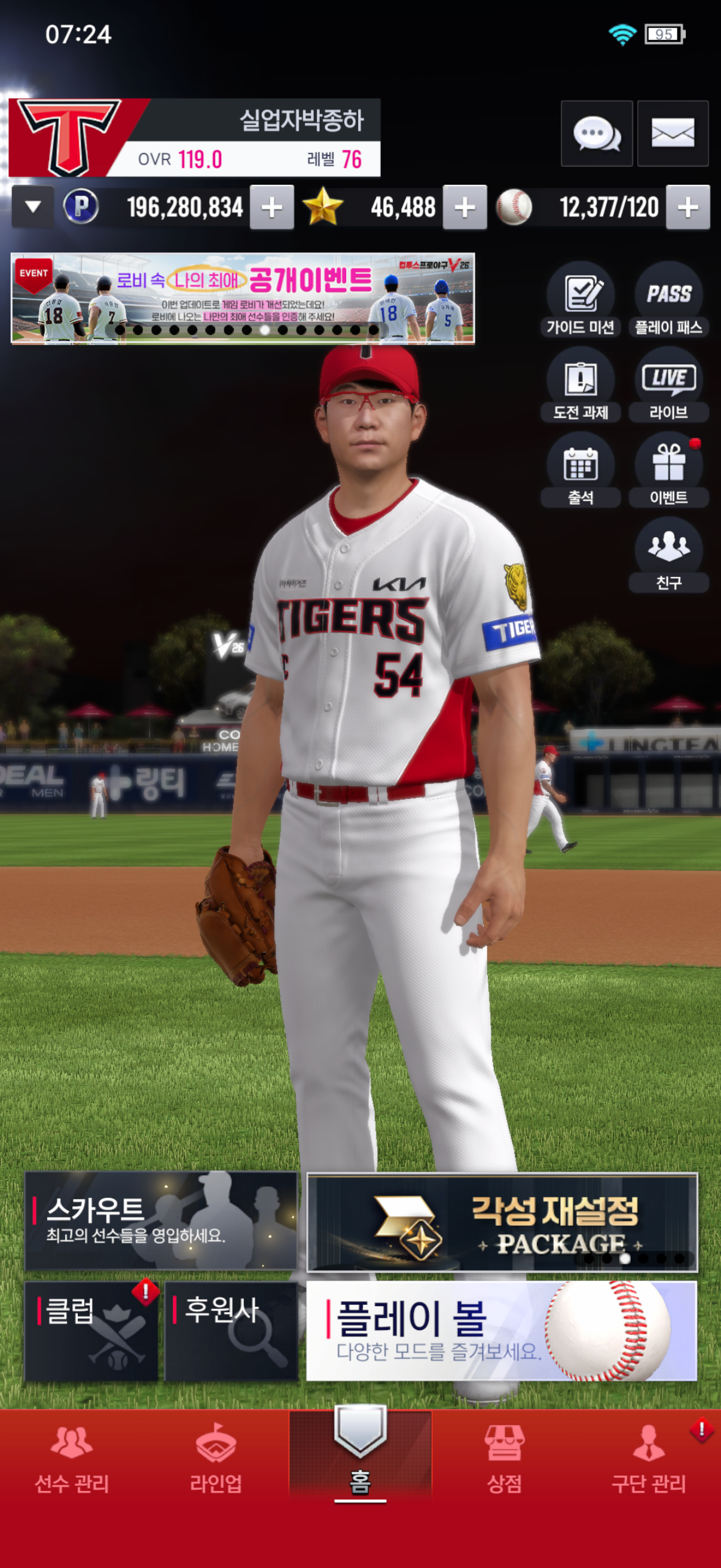
Task: Open the 친구 friends list
Action: (x=668, y=555)
